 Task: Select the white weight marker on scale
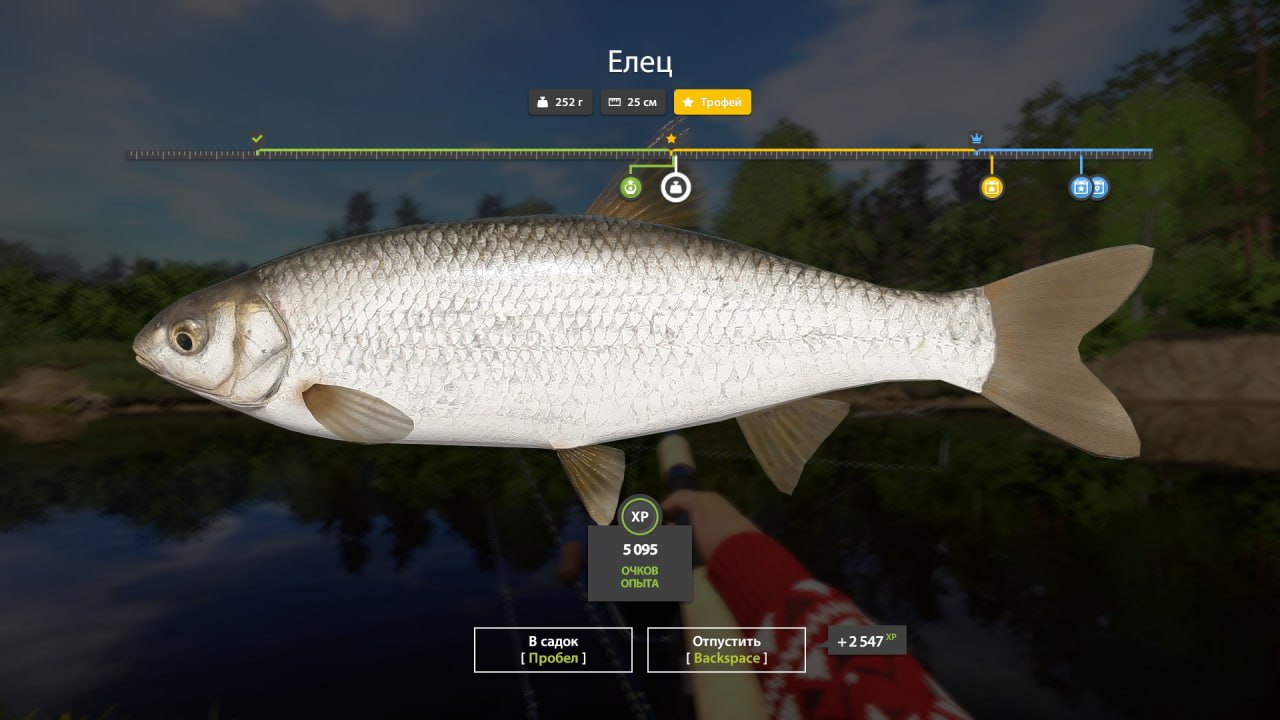click(676, 187)
